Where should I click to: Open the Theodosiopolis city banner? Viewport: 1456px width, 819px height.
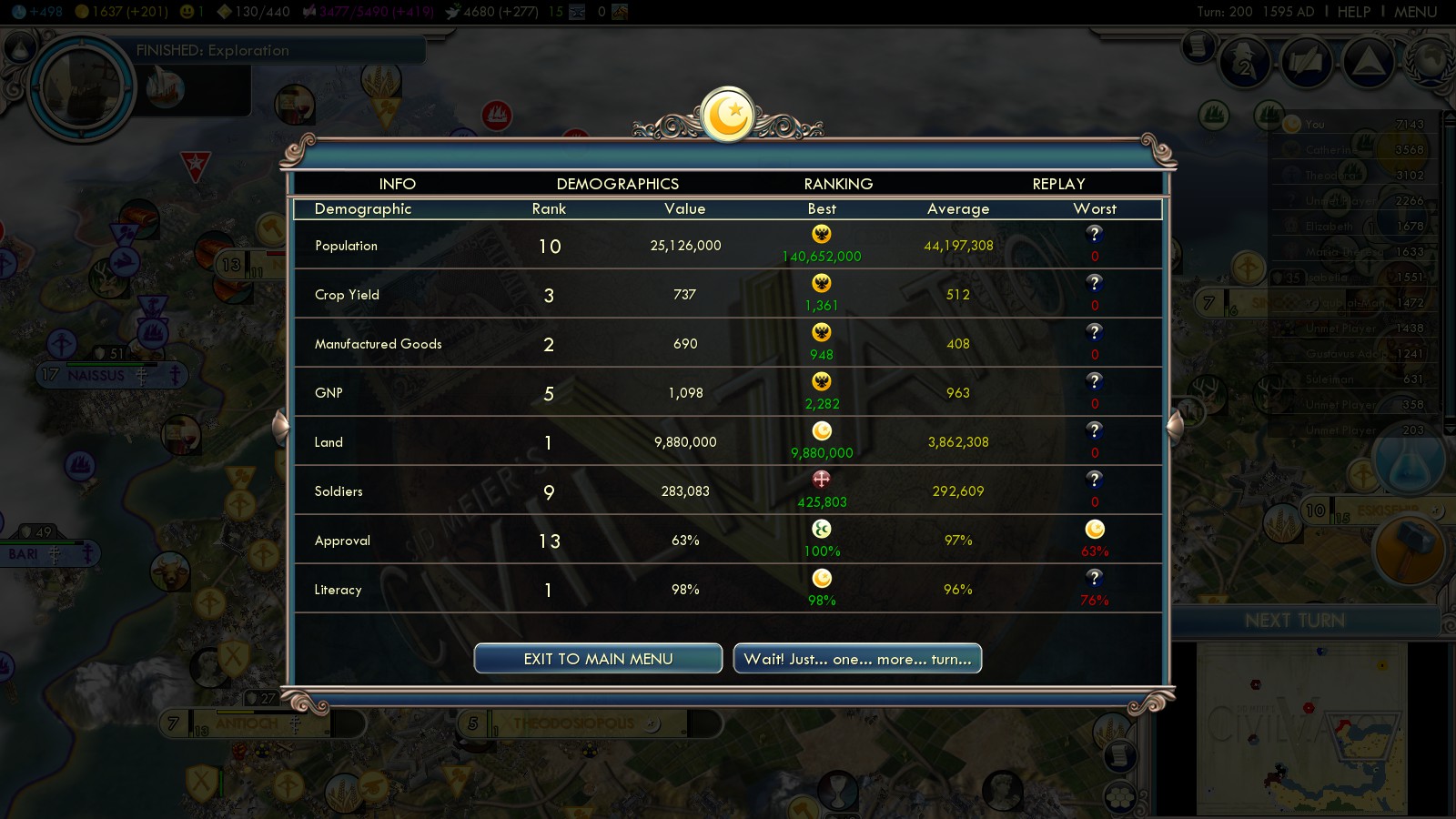(573, 724)
